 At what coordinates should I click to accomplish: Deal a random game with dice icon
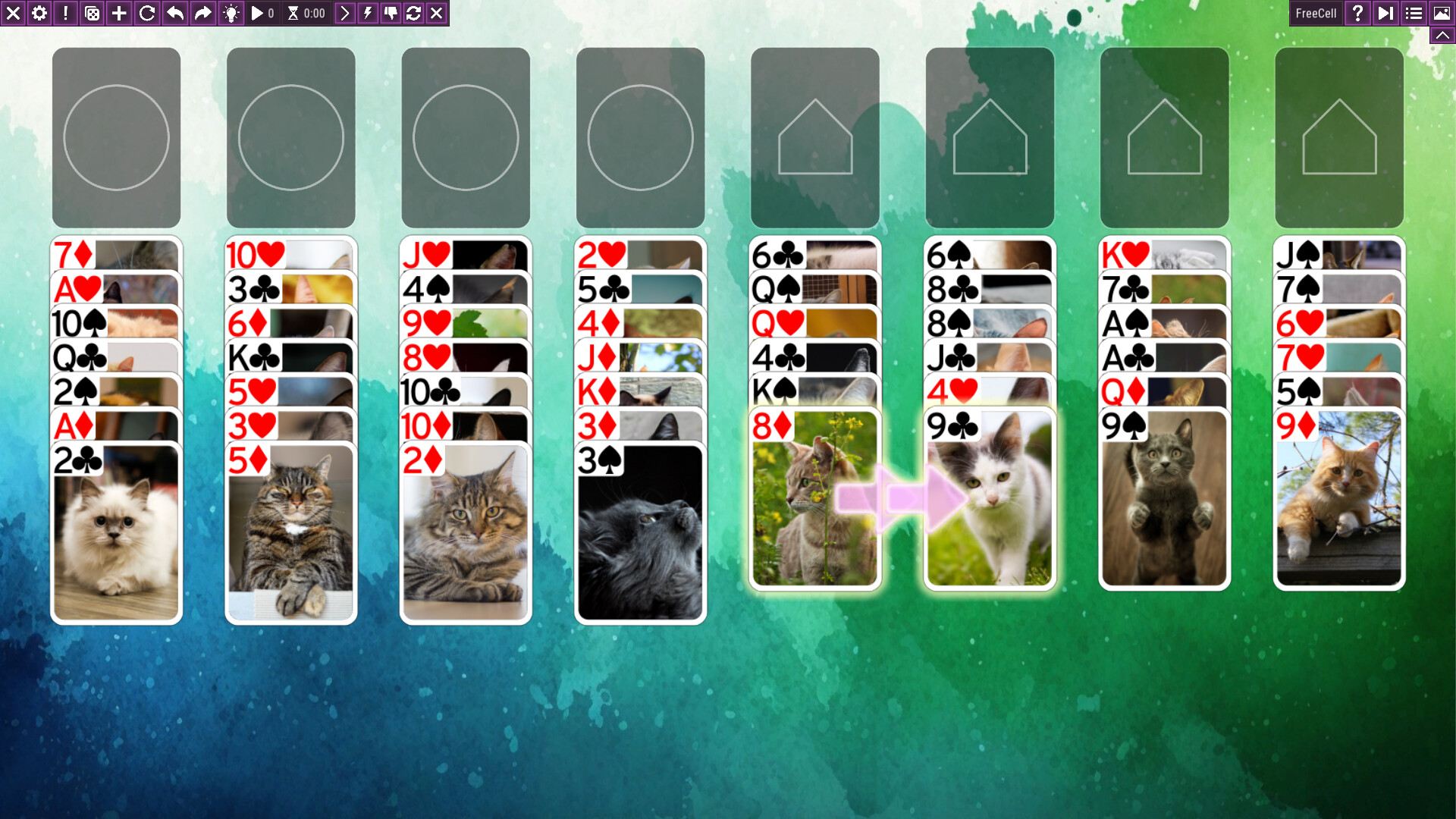91,13
